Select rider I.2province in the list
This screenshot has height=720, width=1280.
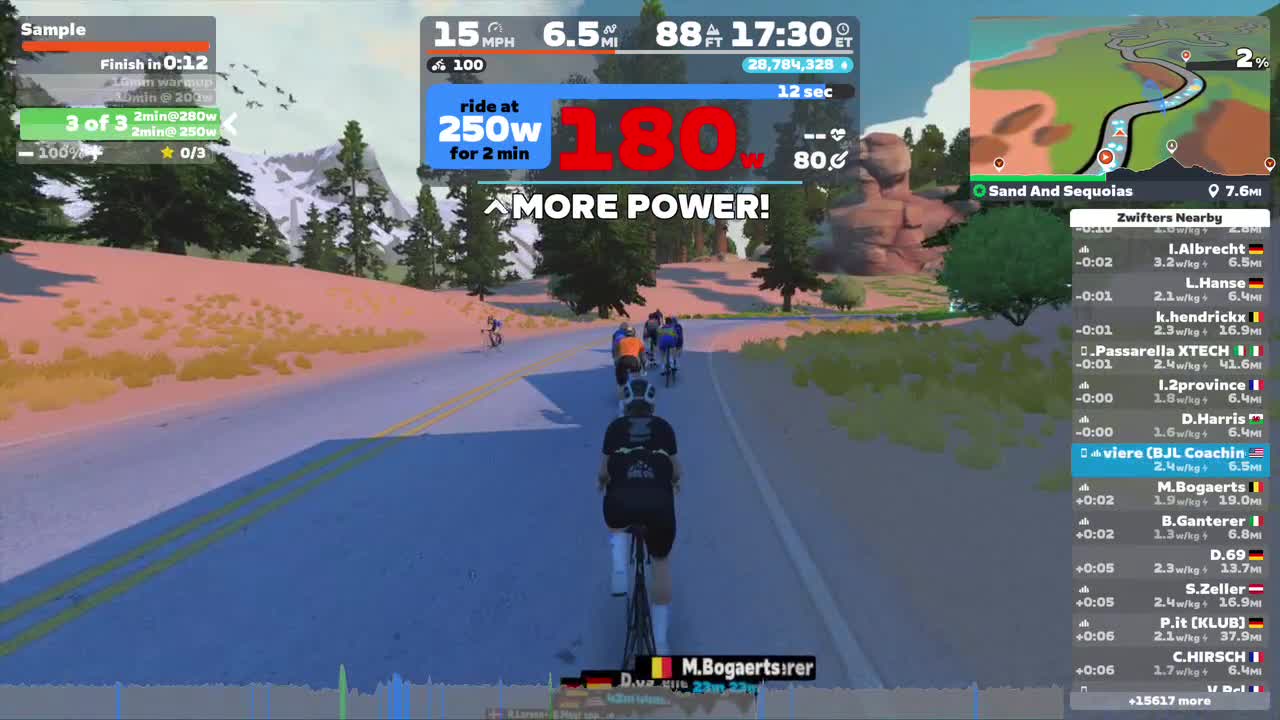1169,392
